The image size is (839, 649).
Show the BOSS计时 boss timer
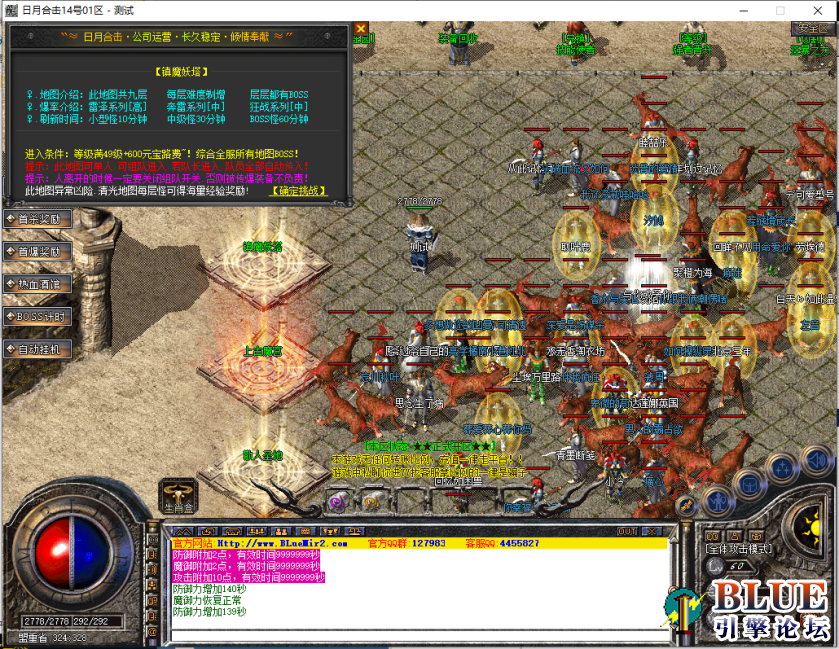point(38,316)
